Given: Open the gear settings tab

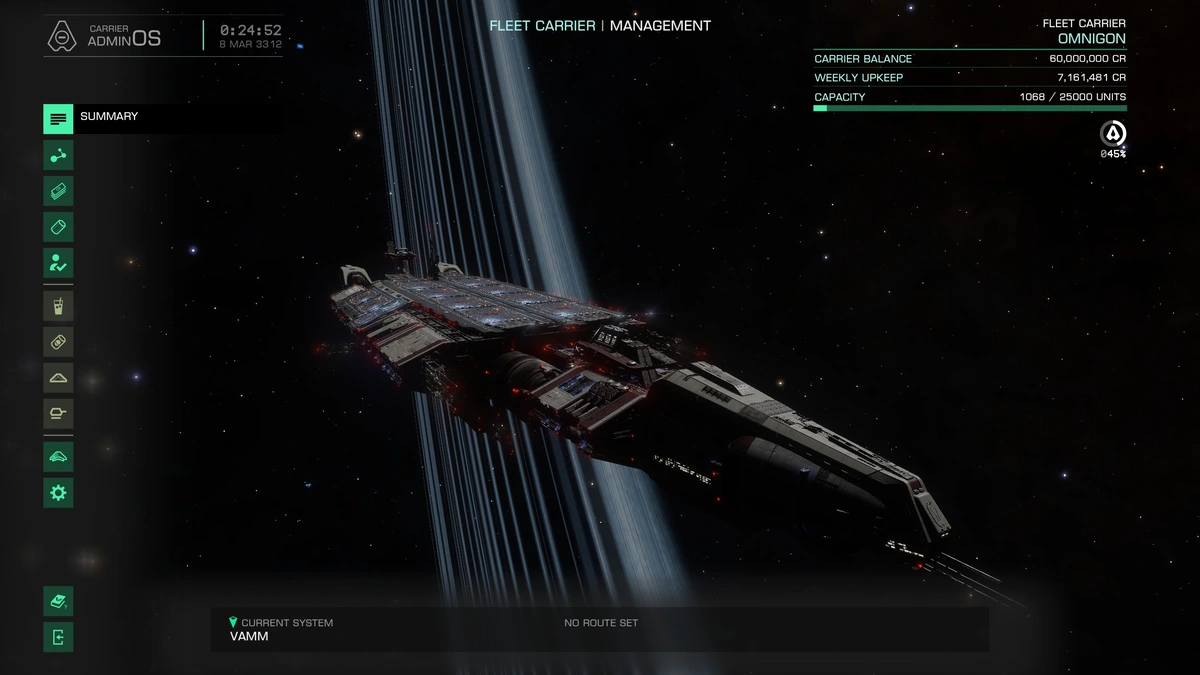Looking at the screenshot, I should point(58,492).
